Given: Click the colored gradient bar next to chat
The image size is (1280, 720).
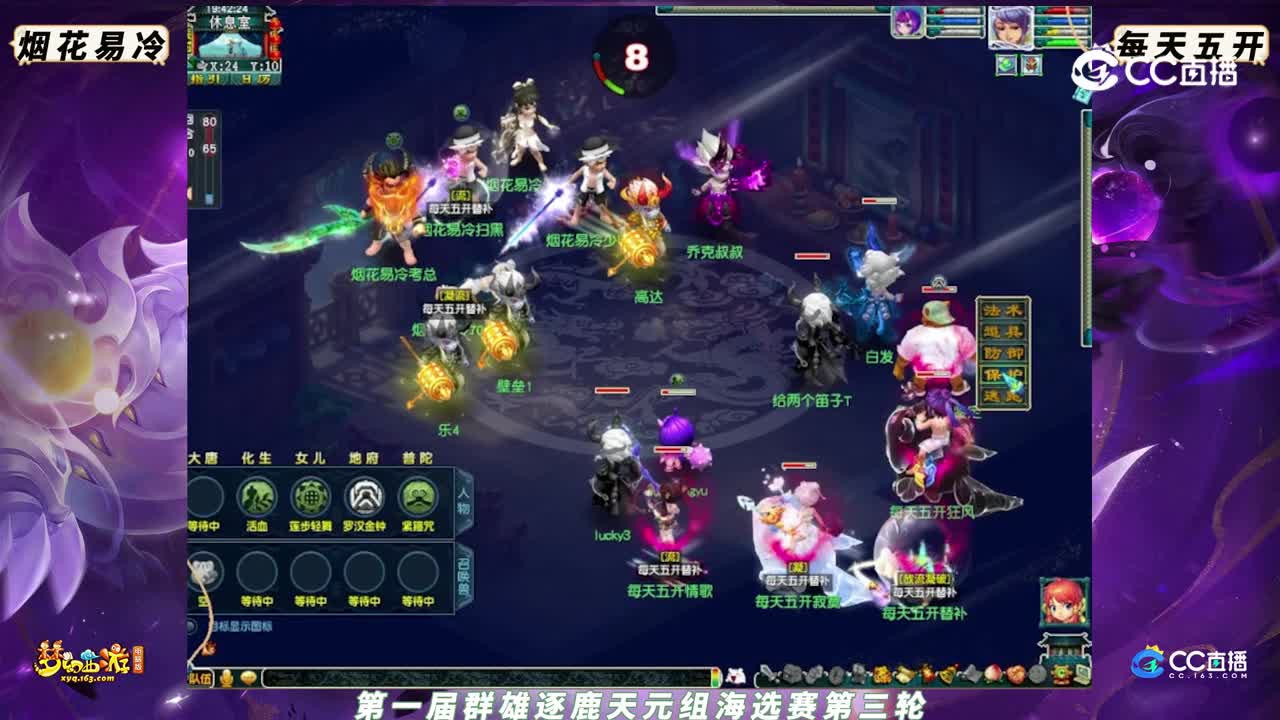Looking at the screenshot, I should [715, 676].
